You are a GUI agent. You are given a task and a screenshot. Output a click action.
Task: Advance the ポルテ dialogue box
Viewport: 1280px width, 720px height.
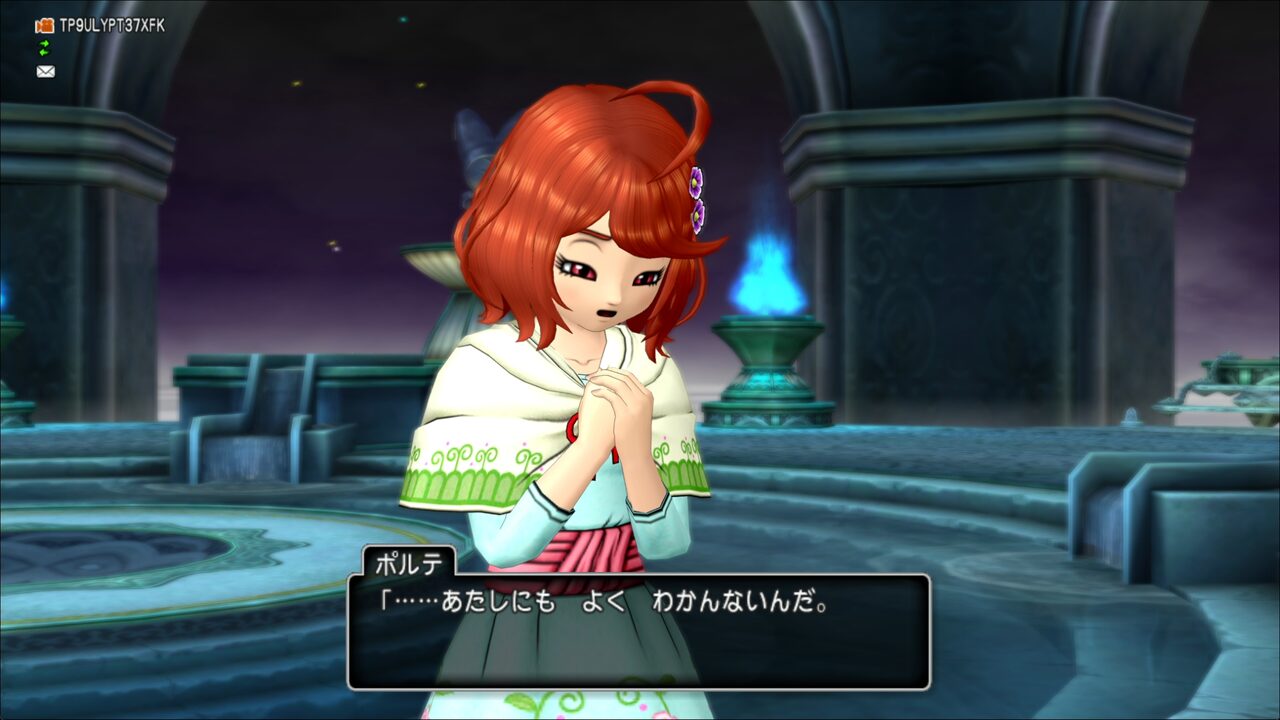pos(638,631)
